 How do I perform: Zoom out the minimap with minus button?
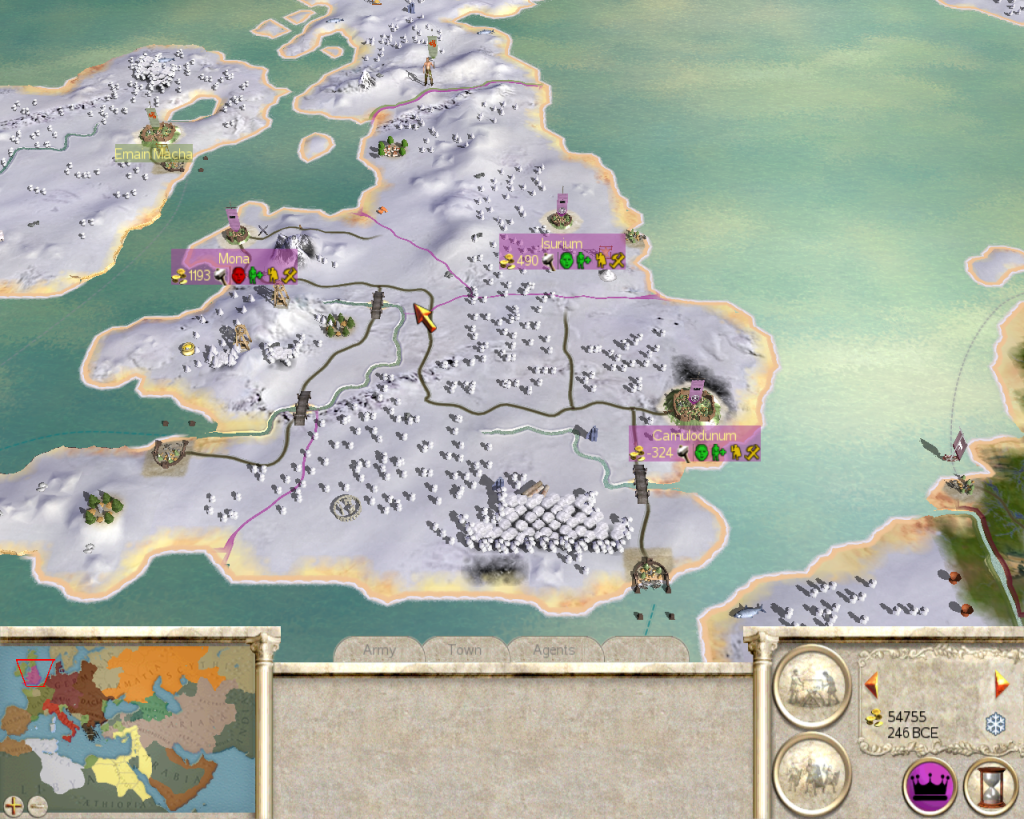click(x=38, y=803)
